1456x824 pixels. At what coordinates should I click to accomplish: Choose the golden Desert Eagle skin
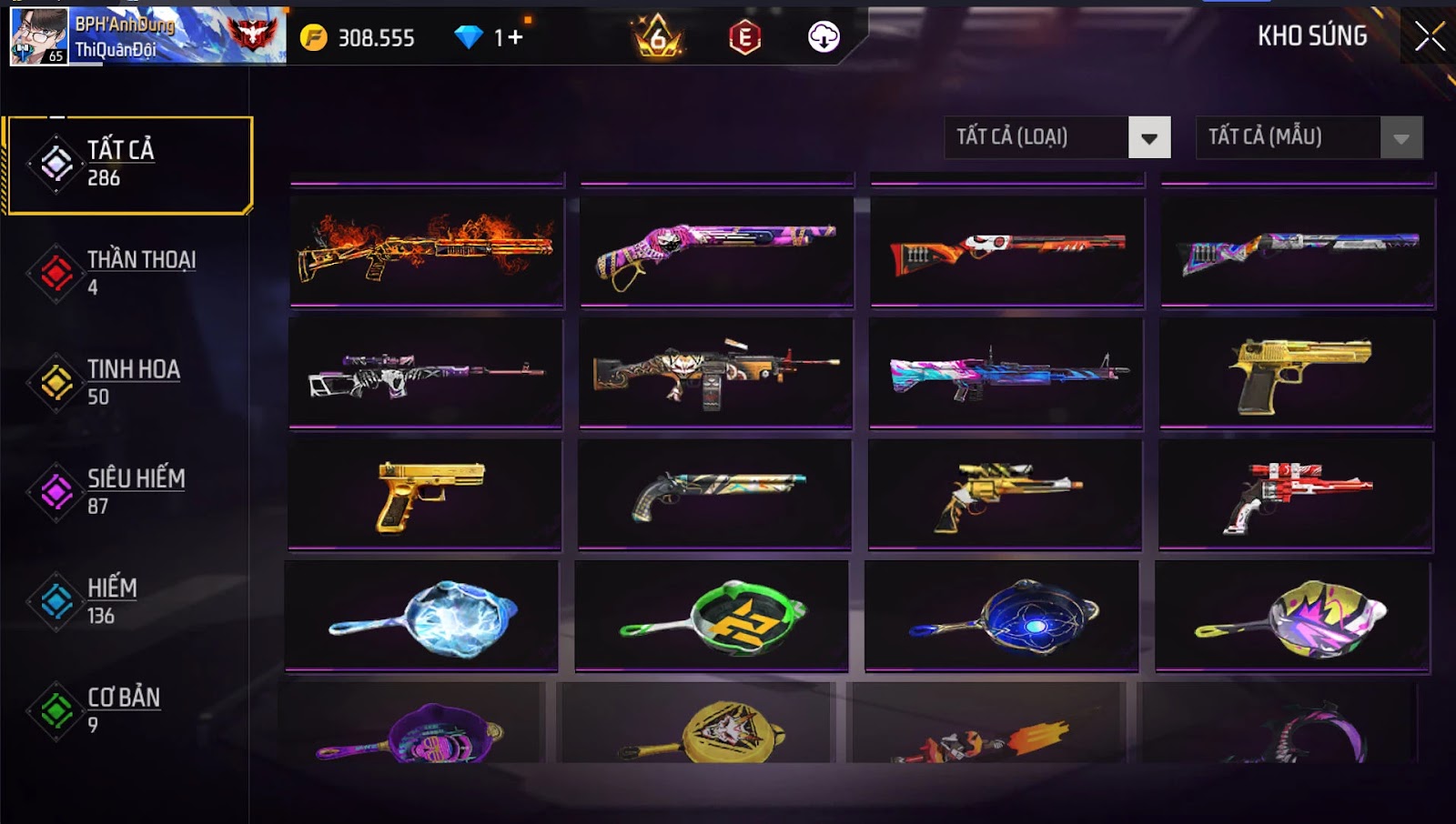coord(1297,373)
